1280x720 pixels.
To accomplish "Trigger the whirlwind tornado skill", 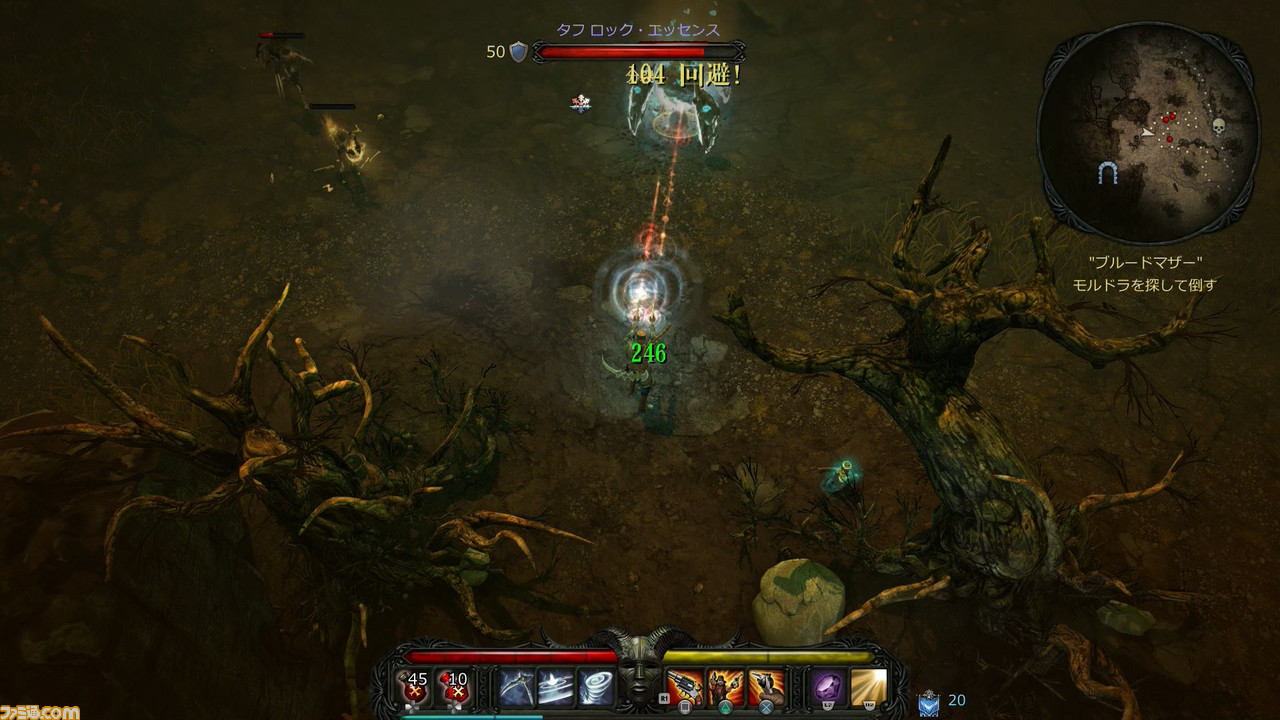I will point(595,688).
